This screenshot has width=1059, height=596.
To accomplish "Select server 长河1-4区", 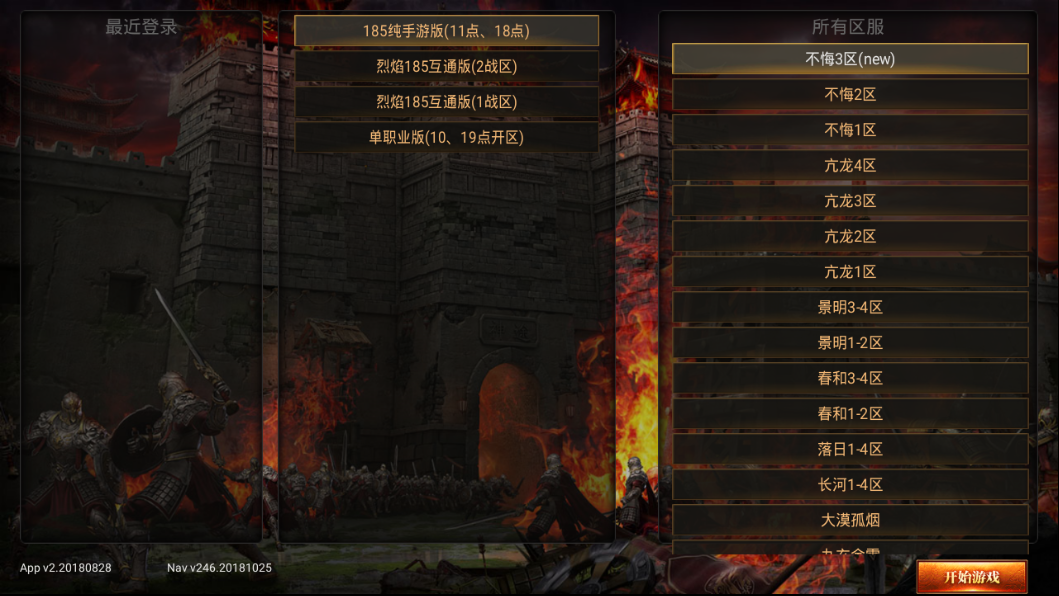I will (850, 485).
